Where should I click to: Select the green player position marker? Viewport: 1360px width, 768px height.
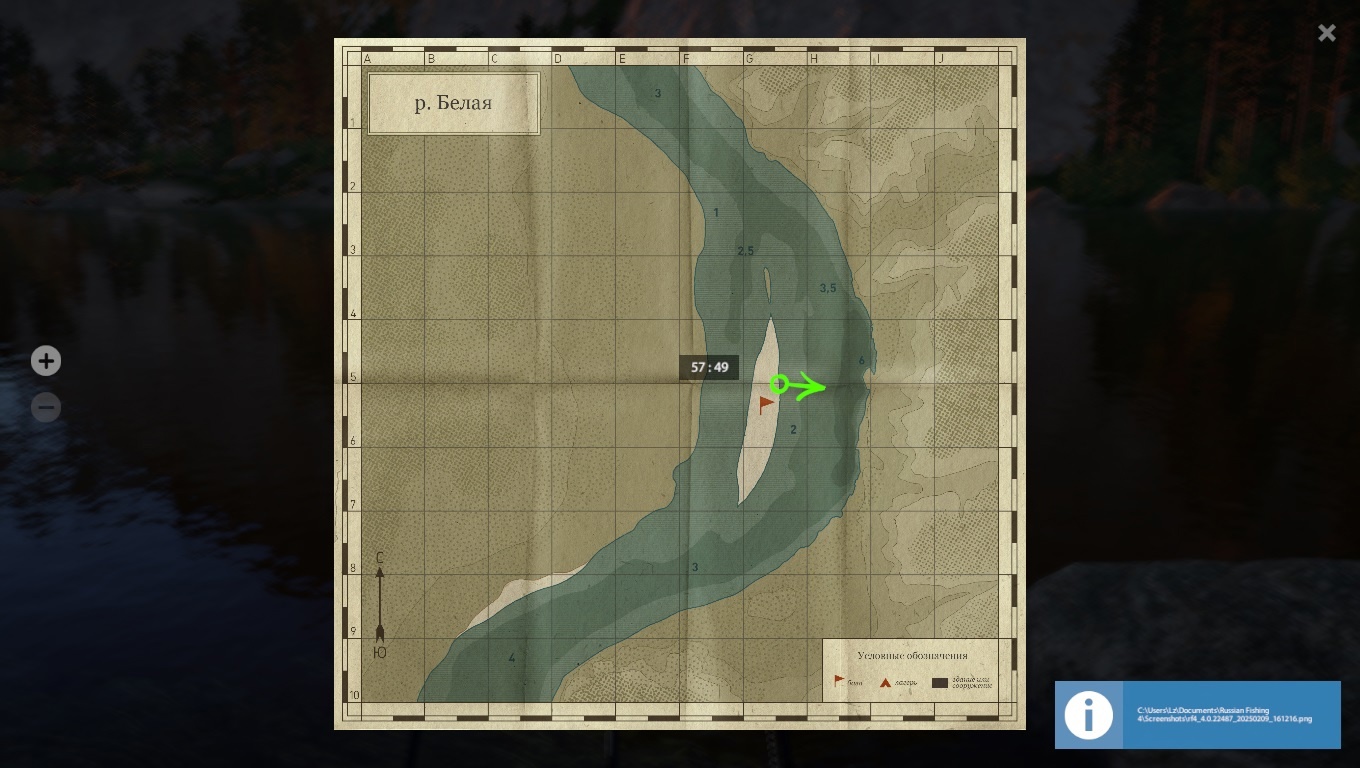[x=779, y=384]
